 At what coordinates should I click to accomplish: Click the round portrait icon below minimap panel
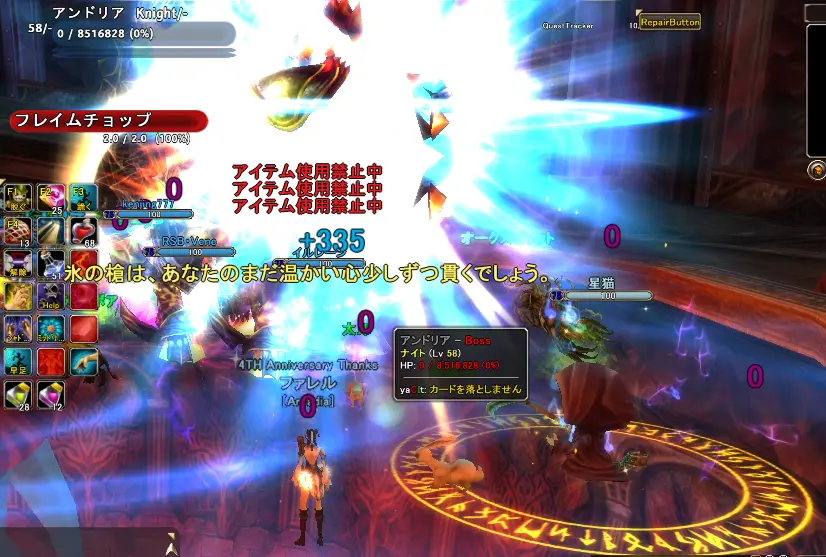(x=816, y=169)
